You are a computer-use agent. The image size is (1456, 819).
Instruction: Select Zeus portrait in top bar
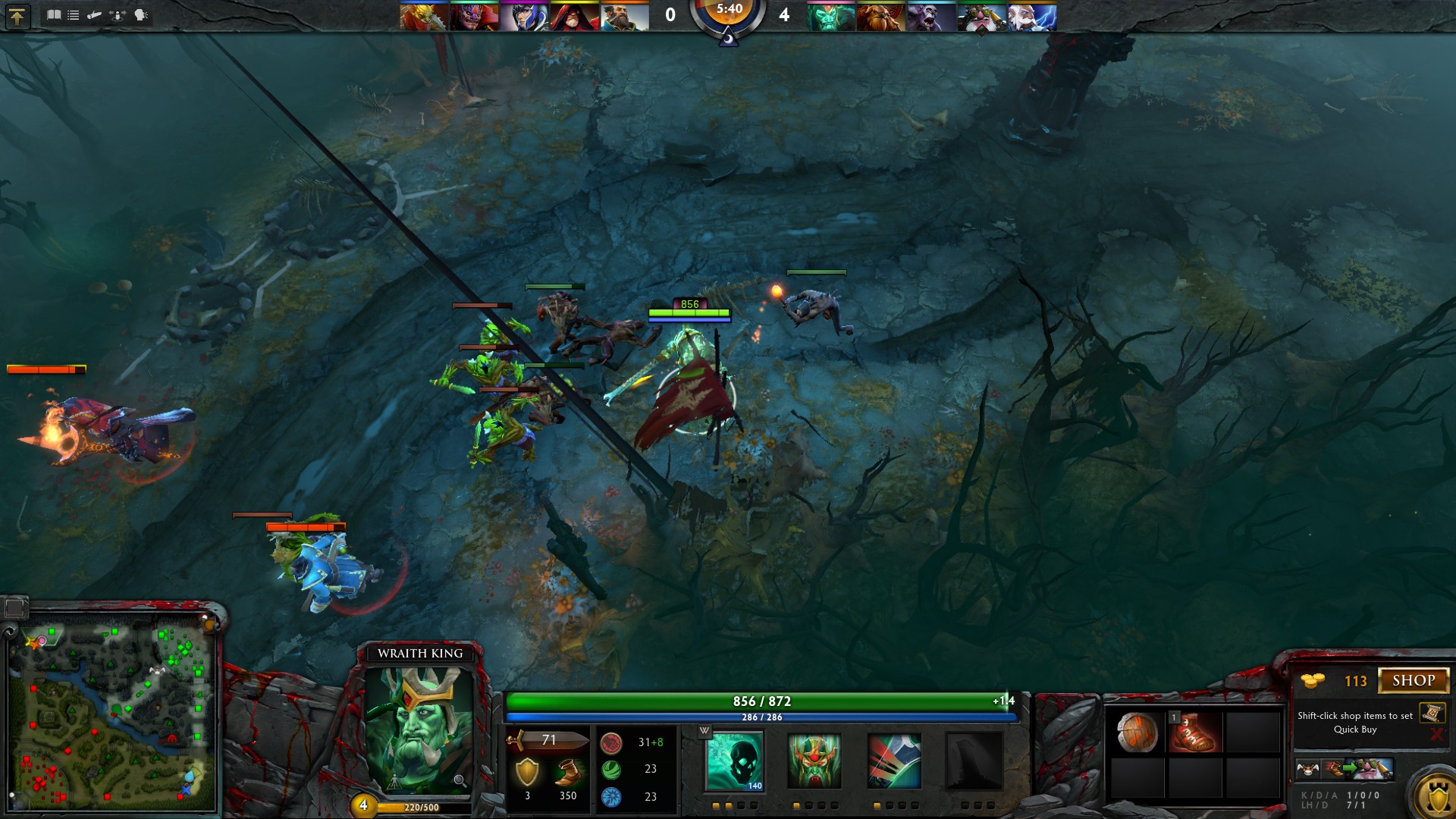click(x=1032, y=17)
